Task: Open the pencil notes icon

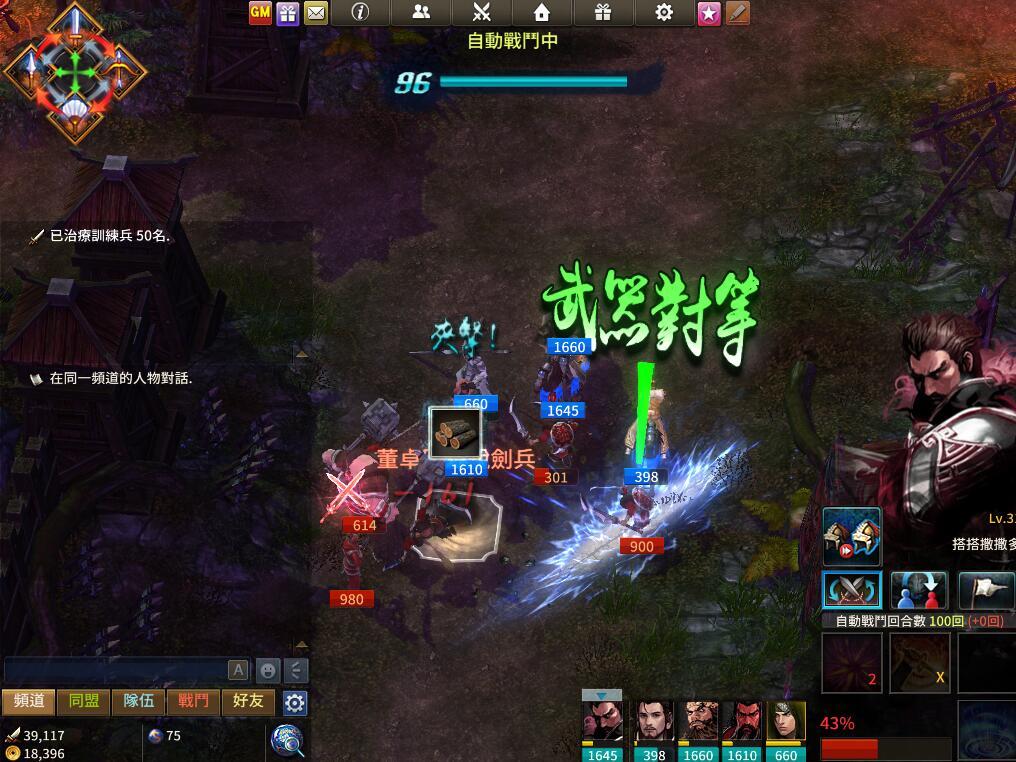Action: (x=737, y=13)
